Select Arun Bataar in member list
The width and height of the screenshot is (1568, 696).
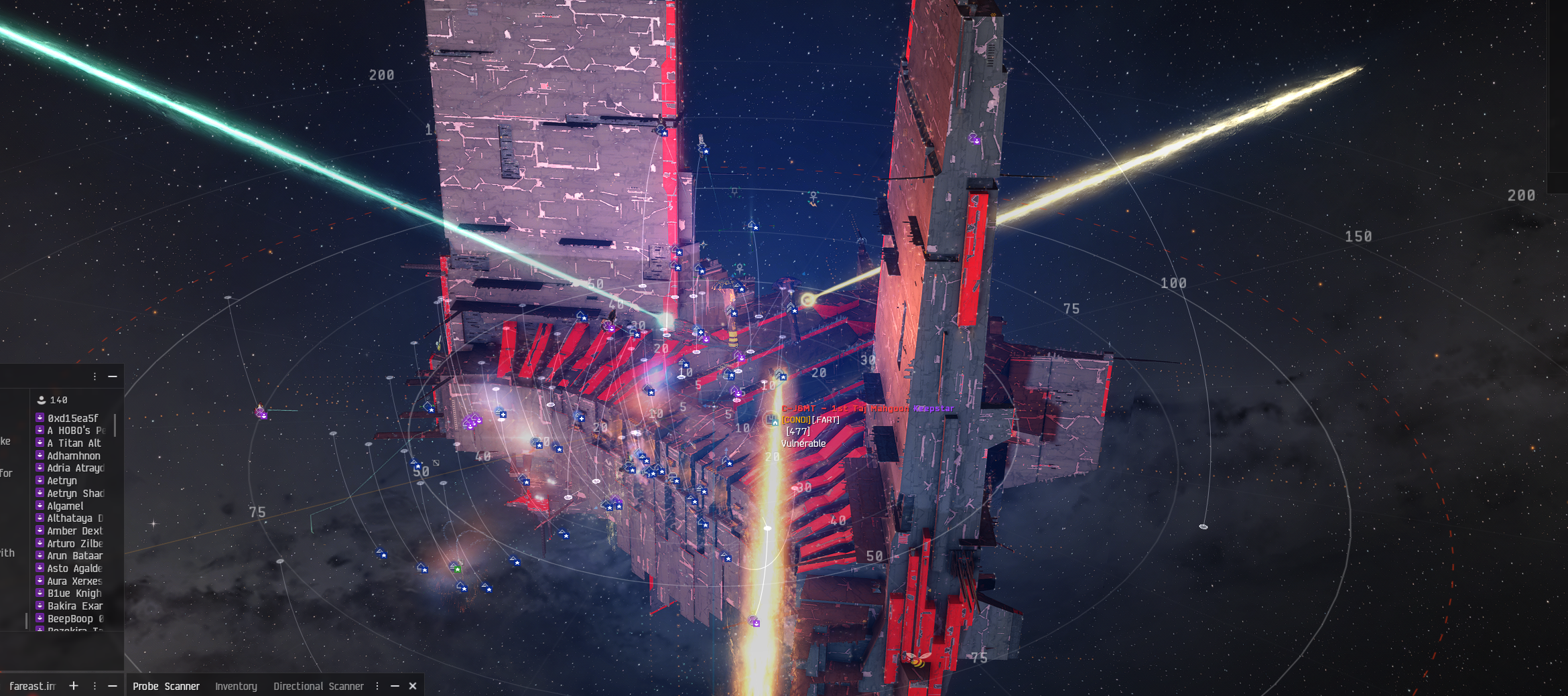coord(74,555)
